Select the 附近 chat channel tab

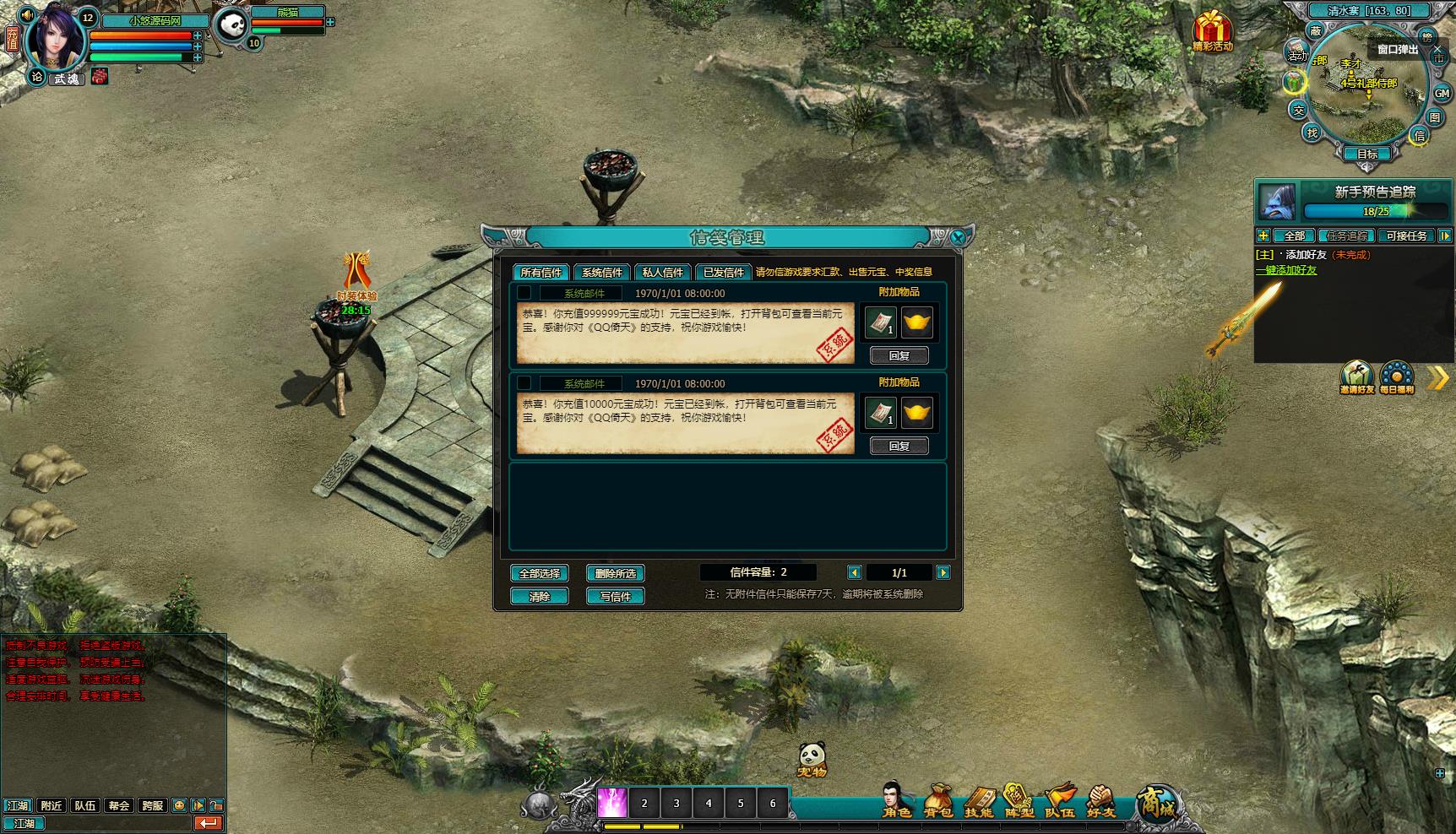pyautogui.click(x=52, y=805)
